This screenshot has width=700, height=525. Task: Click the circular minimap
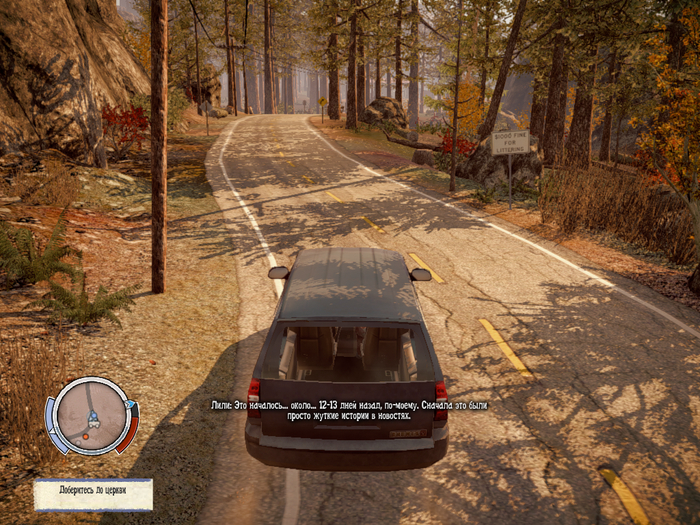coord(90,415)
